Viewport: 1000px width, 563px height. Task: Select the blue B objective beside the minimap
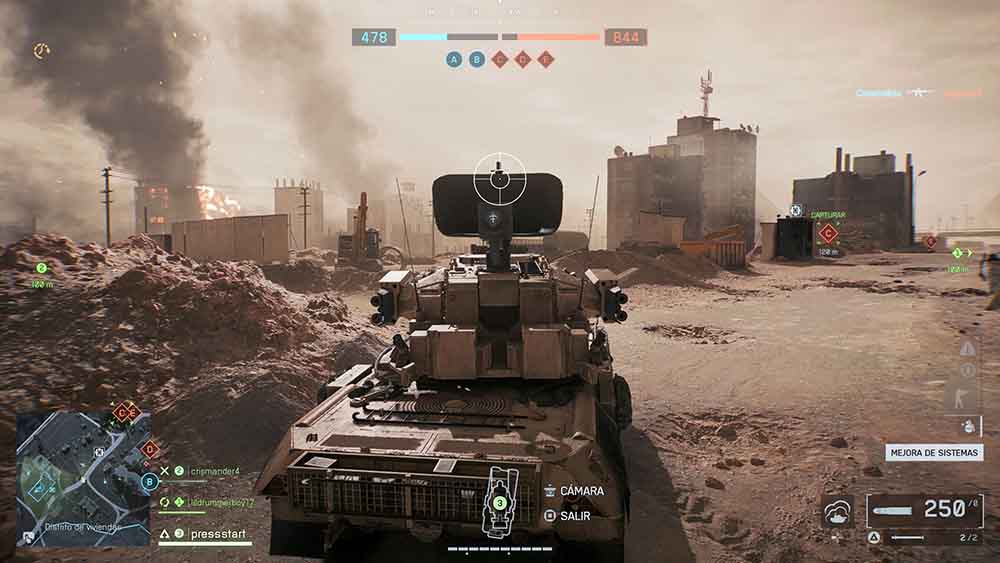click(150, 481)
